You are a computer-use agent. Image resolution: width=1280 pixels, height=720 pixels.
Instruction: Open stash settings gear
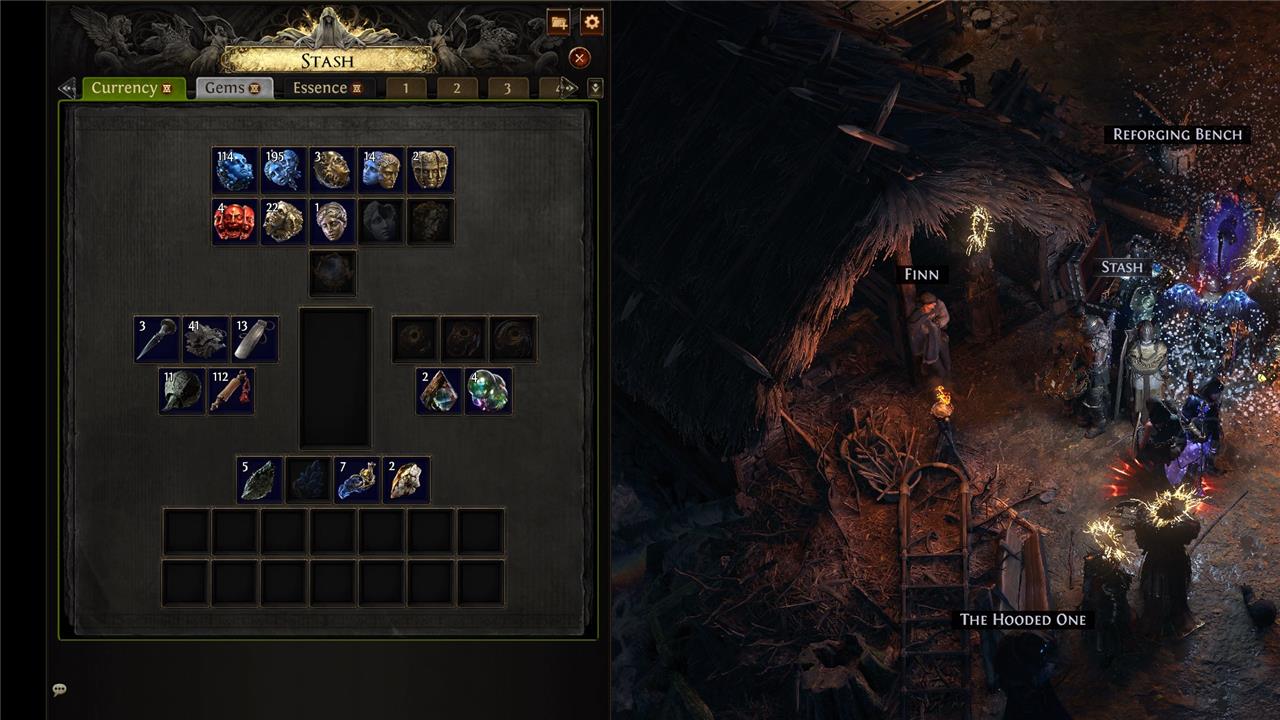coord(591,22)
